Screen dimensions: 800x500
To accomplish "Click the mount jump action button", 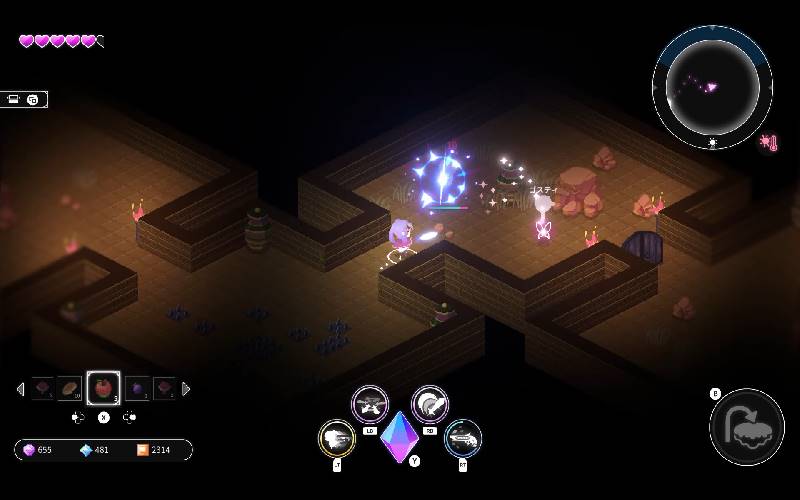I will pyautogui.click(x=746, y=427).
